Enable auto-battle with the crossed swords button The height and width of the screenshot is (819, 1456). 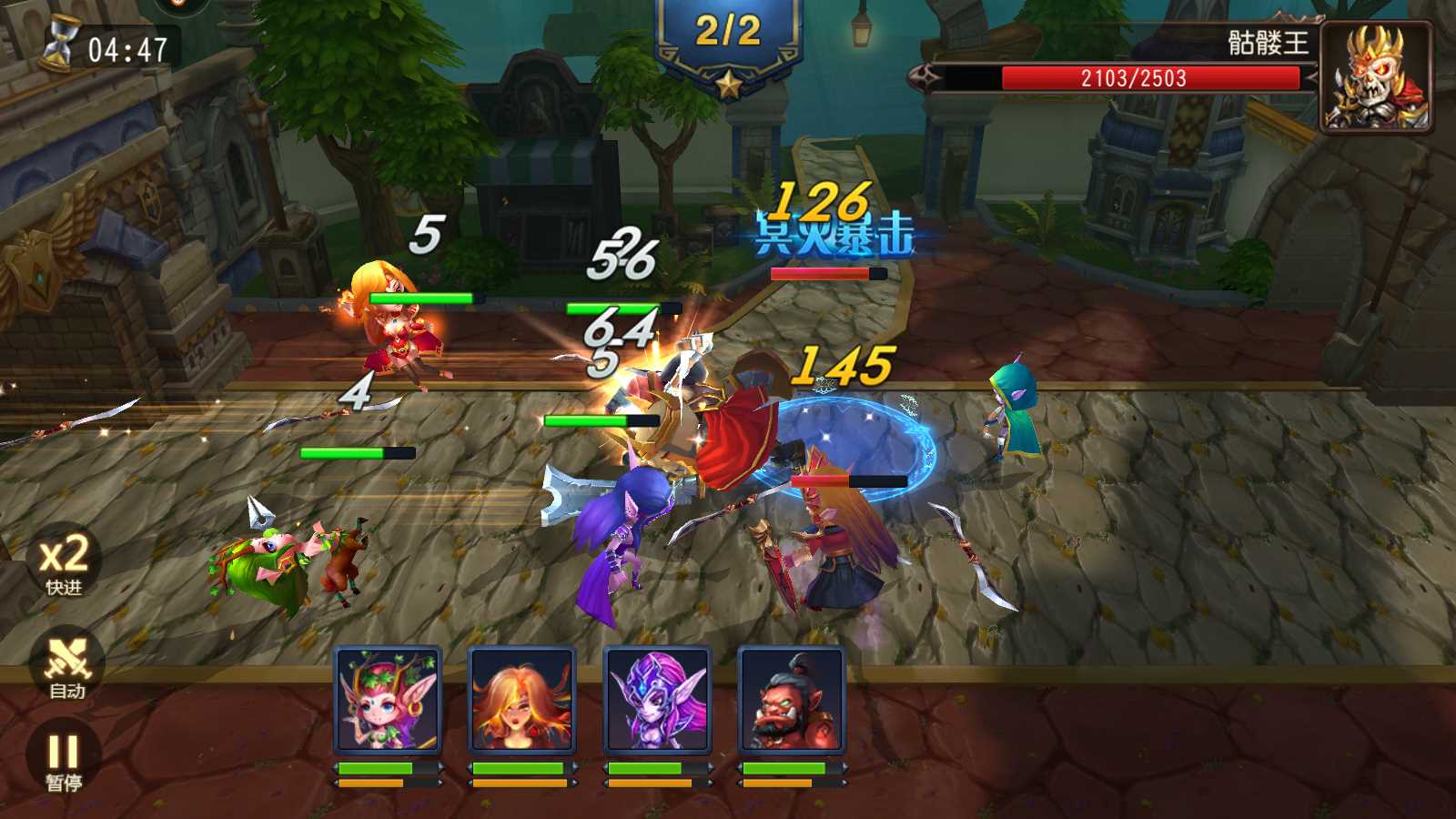pyautogui.click(x=66, y=666)
